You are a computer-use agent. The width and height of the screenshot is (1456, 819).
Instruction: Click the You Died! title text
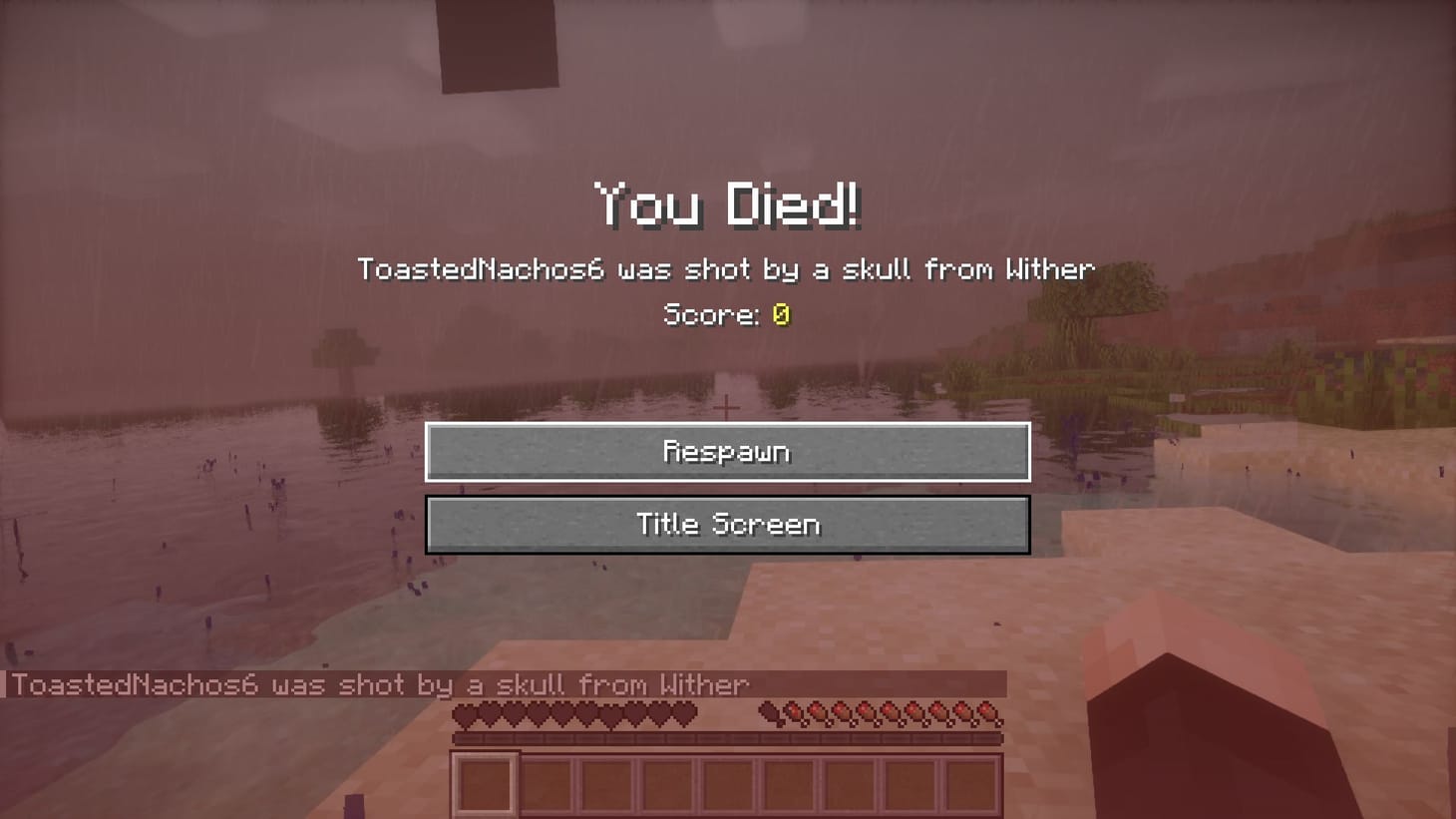click(x=728, y=206)
